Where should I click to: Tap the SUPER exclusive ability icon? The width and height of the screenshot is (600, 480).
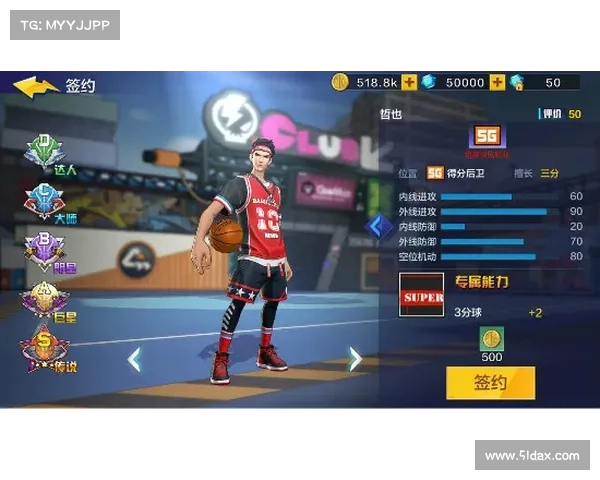click(421, 297)
